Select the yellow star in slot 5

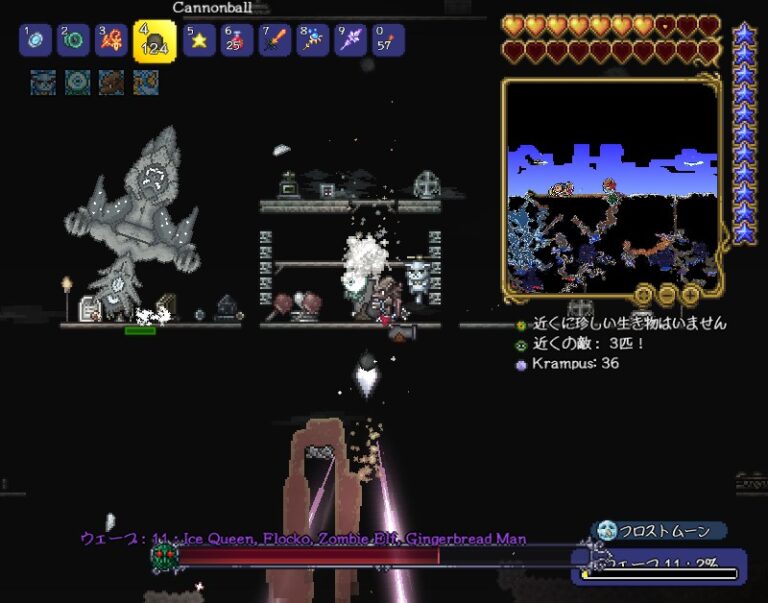199,41
